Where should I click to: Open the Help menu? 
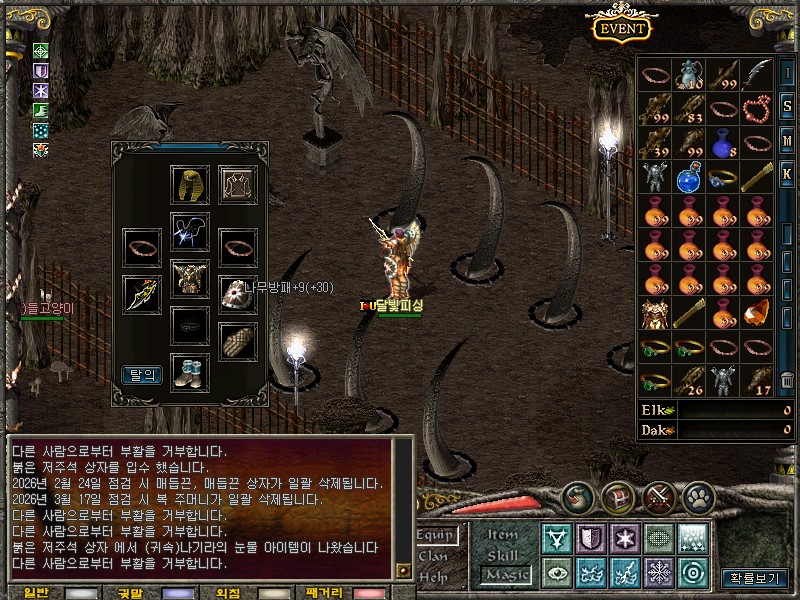pyautogui.click(x=433, y=576)
